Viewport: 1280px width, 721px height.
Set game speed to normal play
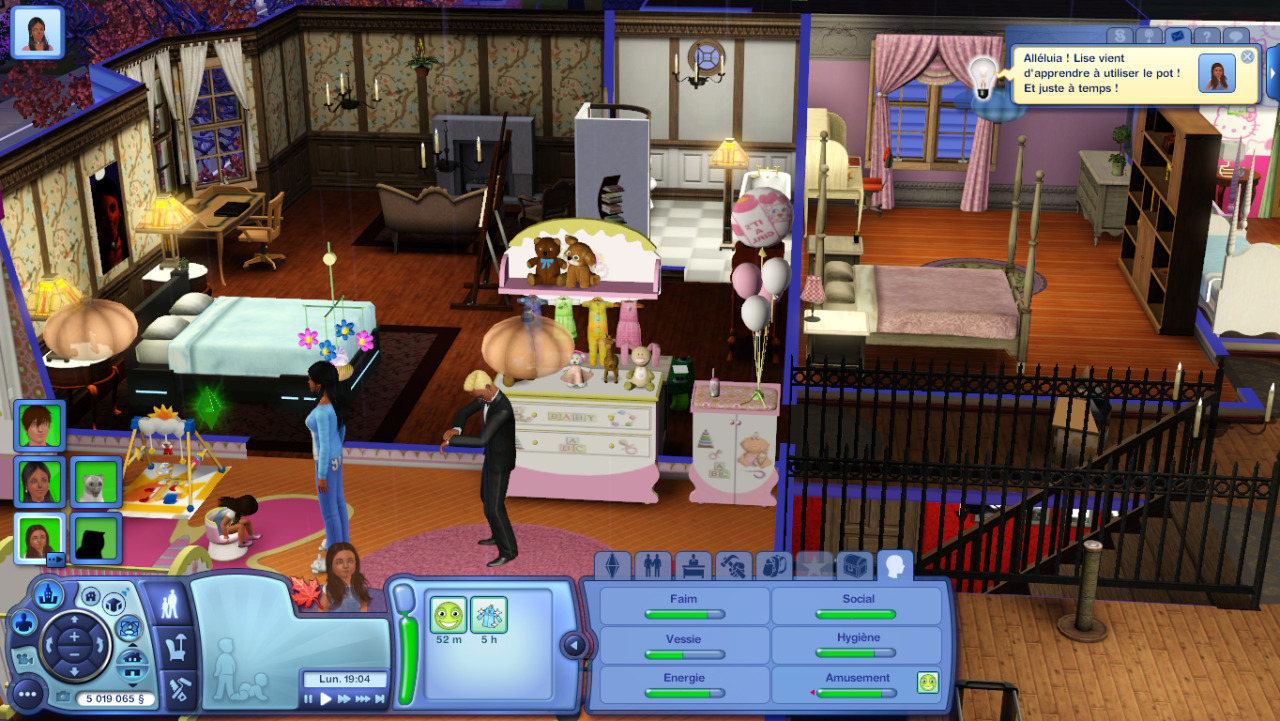pyautogui.click(x=326, y=699)
